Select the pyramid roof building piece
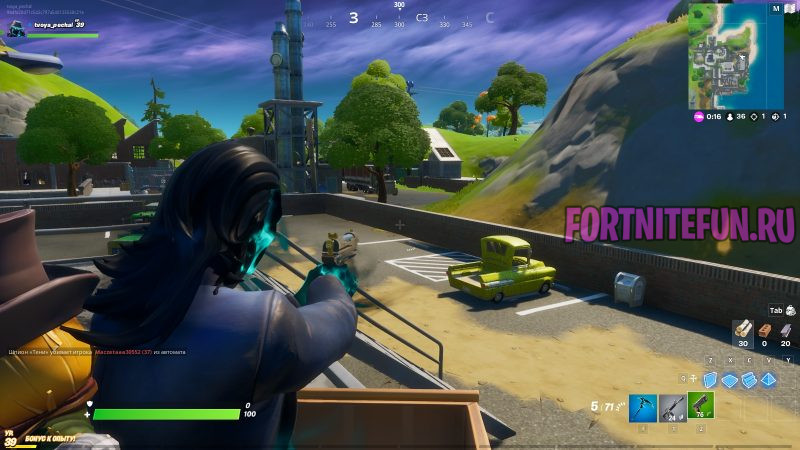Screen dimensions: 800x450 pos(769,379)
